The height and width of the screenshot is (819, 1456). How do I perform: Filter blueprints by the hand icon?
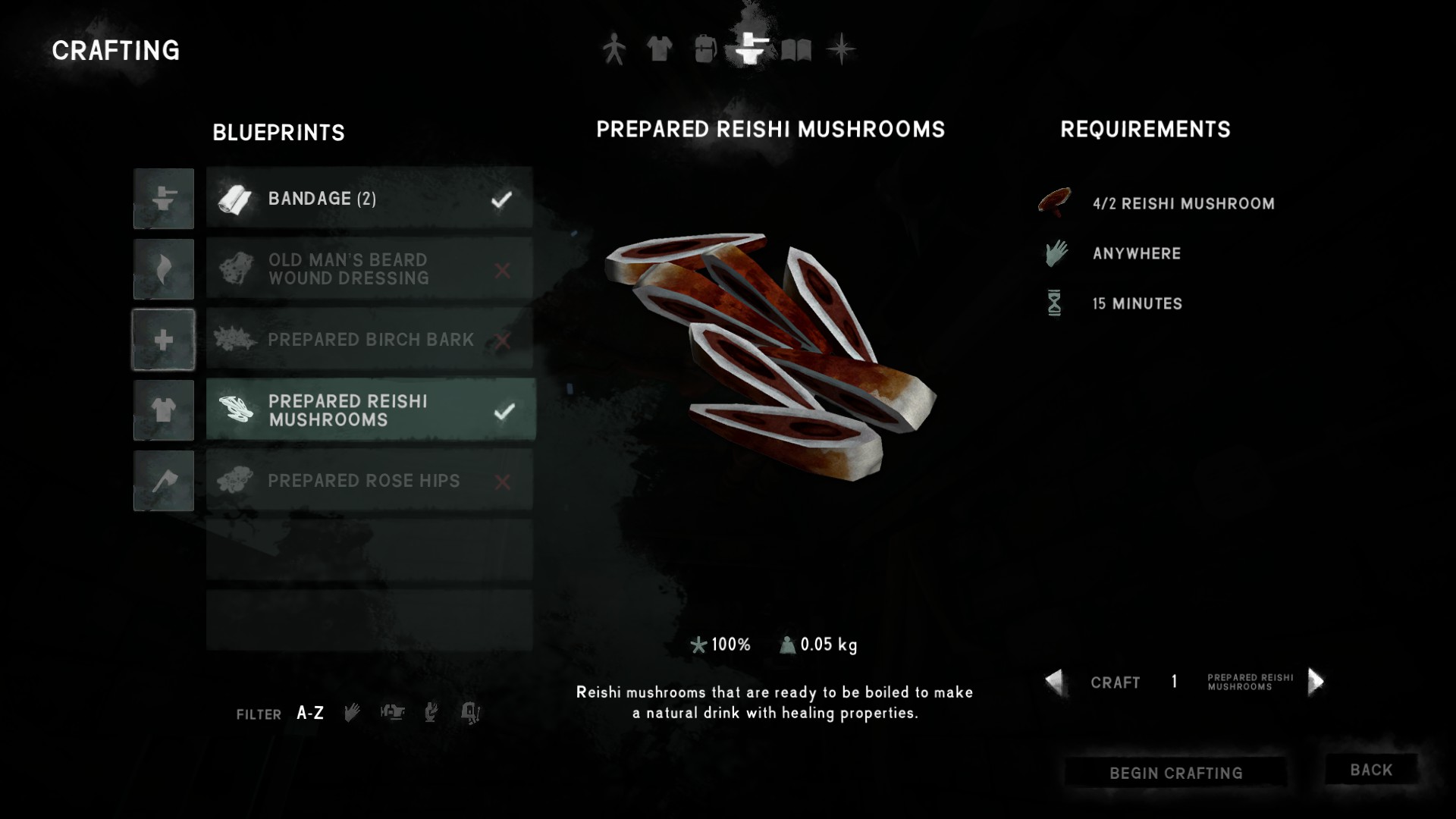tap(352, 713)
